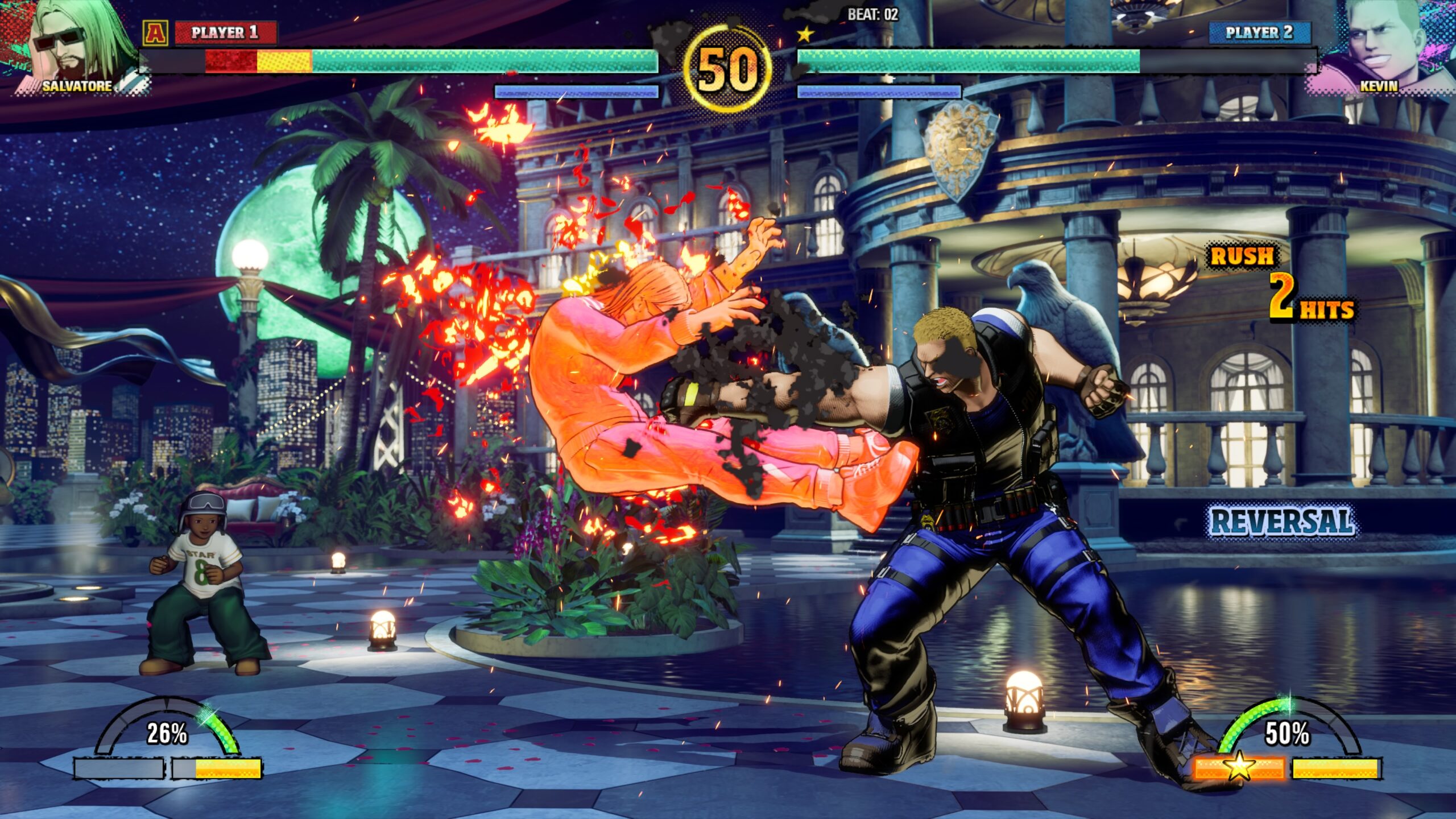Click the 26% S.P.G. gauge
The width and height of the screenshot is (1456, 819).
[x=167, y=733]
